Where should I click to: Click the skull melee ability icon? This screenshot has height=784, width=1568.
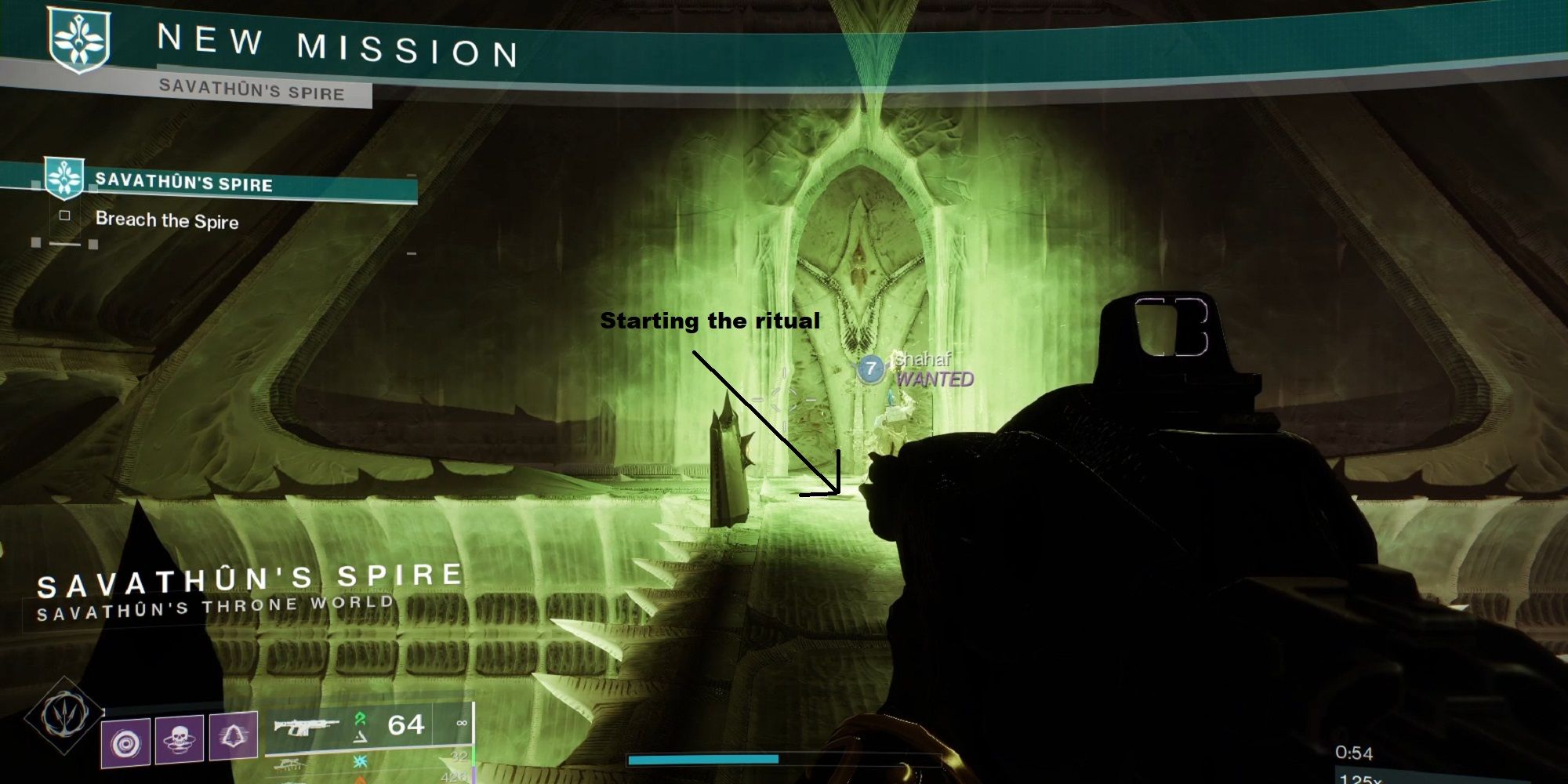pos(179,740)
